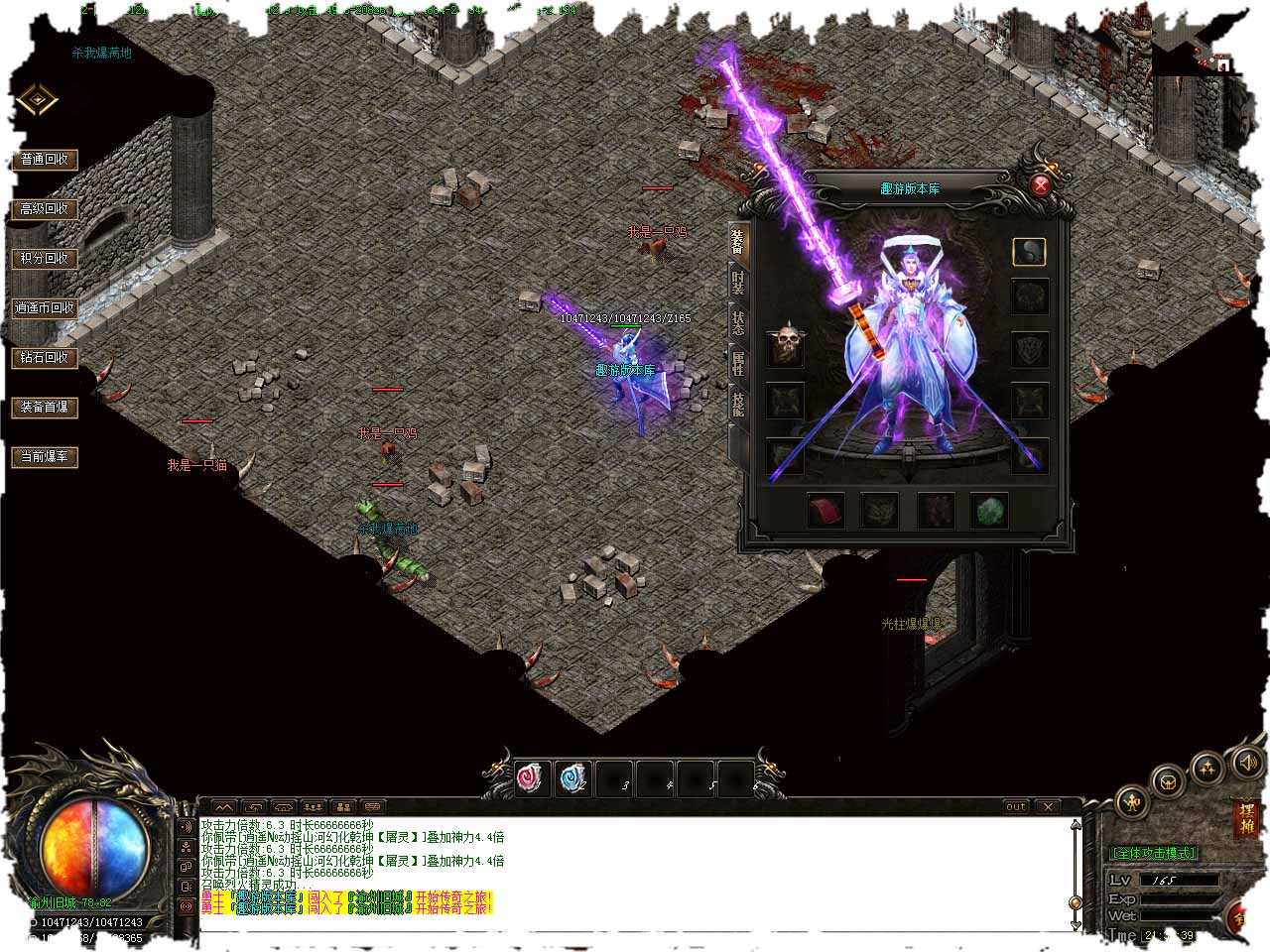1270x952 pixels.
Task: Select the red cloth equipment slot
Action: tap(825, 511)
